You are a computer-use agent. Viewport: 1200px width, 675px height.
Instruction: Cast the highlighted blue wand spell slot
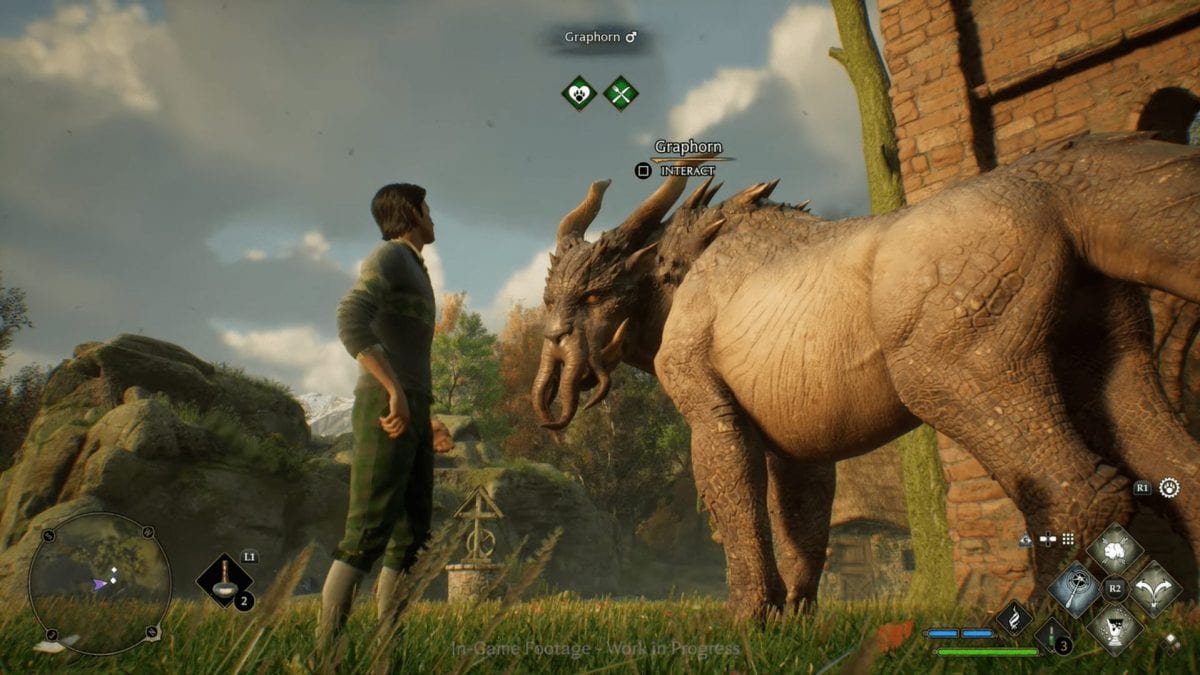[1075, 589]
